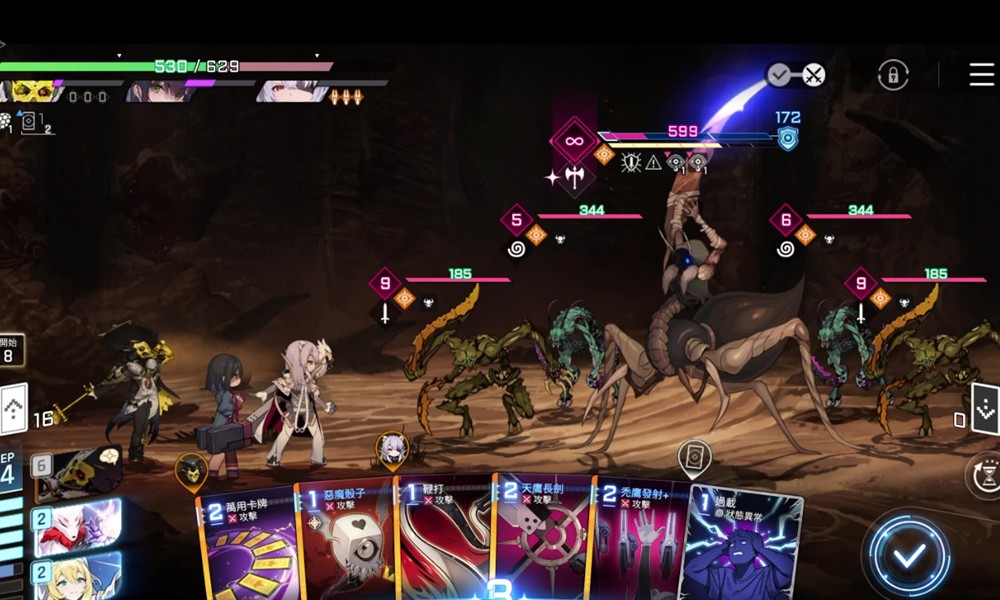Confirm end turn with the checkmark button
Screen dimensions: 1000x600
point(908,555)
